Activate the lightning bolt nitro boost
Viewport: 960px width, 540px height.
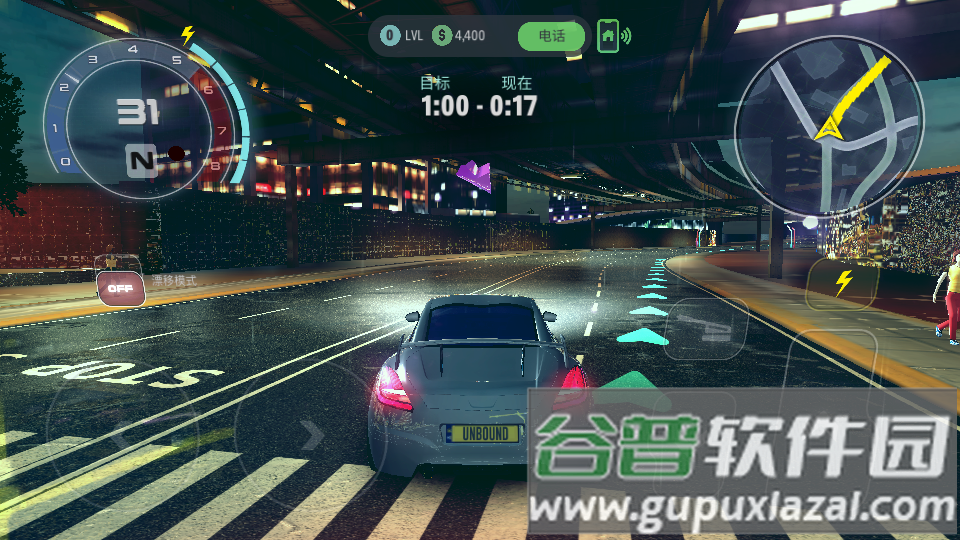click(843, 284)
